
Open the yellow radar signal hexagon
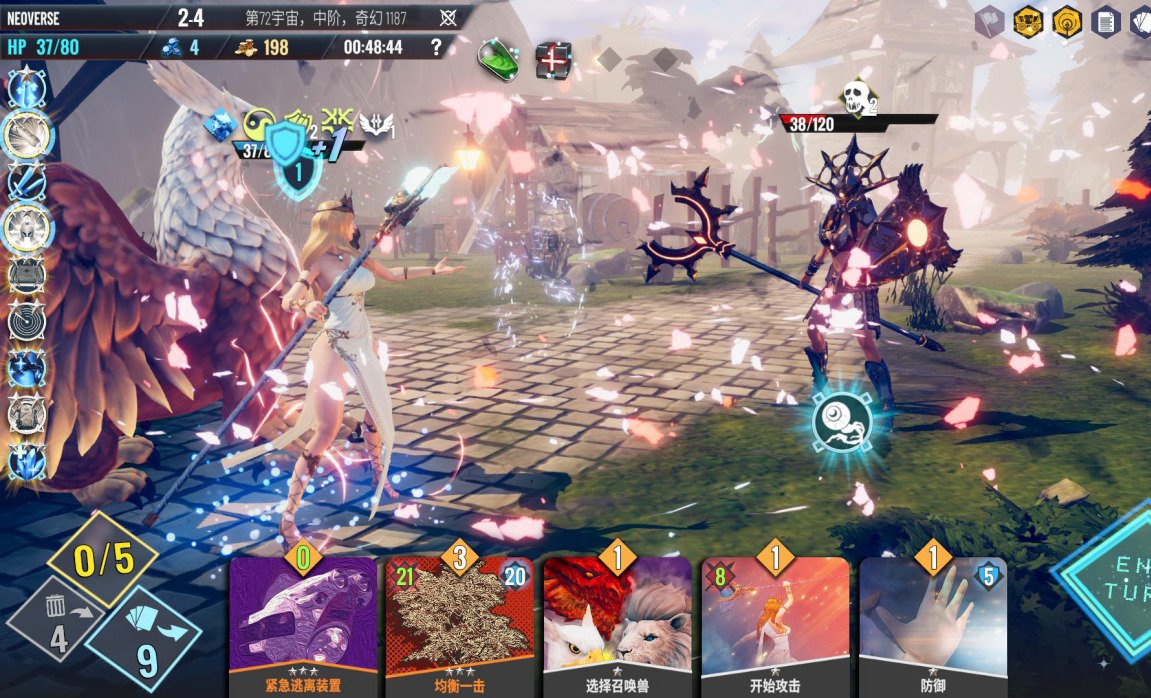click(x=1067, y=21)
